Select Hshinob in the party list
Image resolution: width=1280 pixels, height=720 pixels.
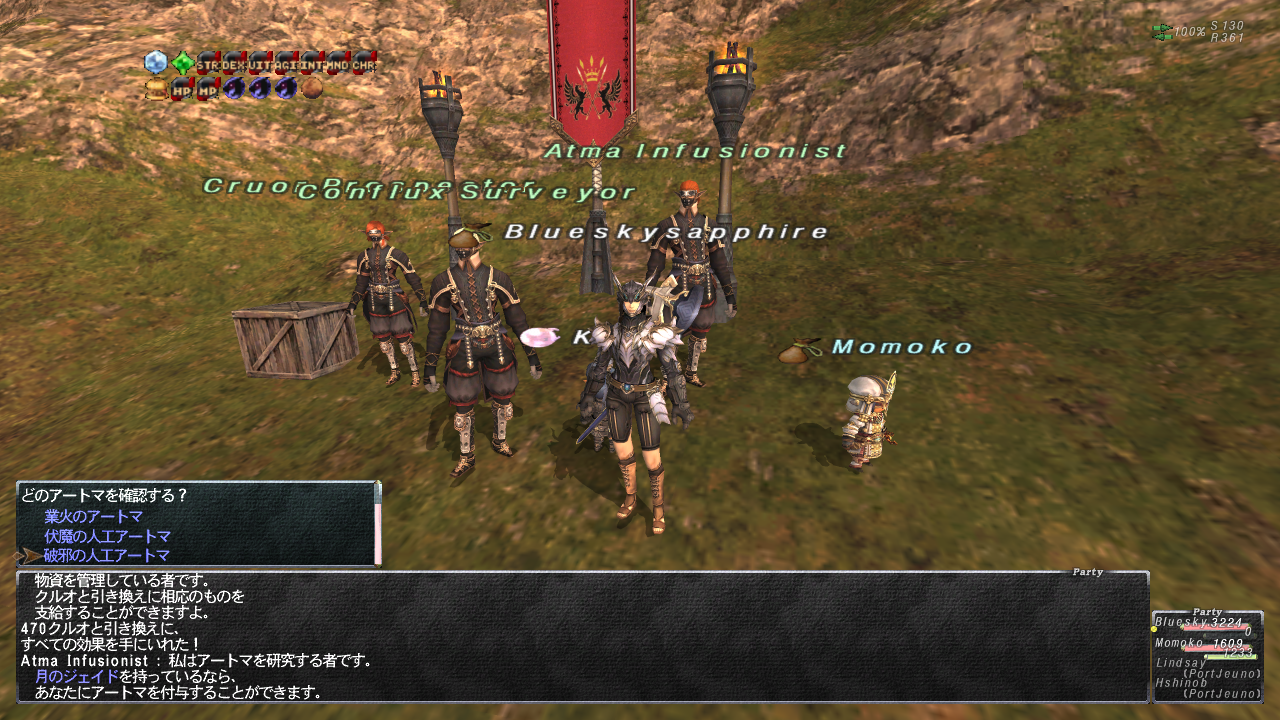pos(1180,682)
